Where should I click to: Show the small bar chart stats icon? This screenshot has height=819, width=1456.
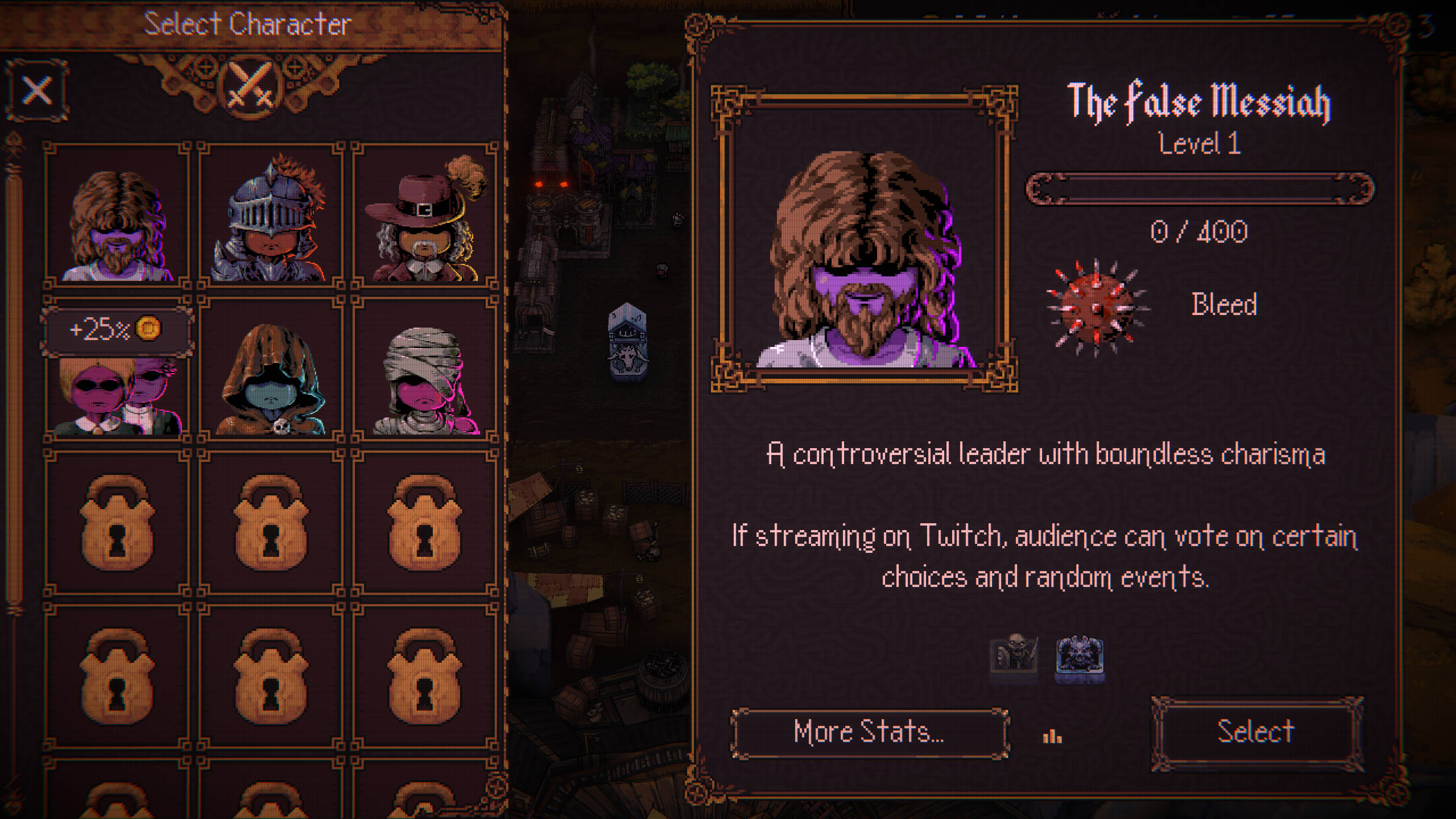(x=1052, y=737)
